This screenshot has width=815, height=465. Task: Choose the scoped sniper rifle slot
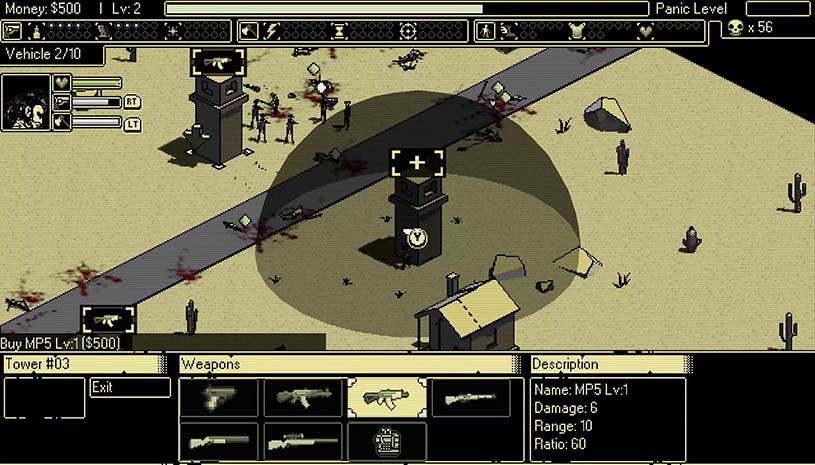(304, 441)
